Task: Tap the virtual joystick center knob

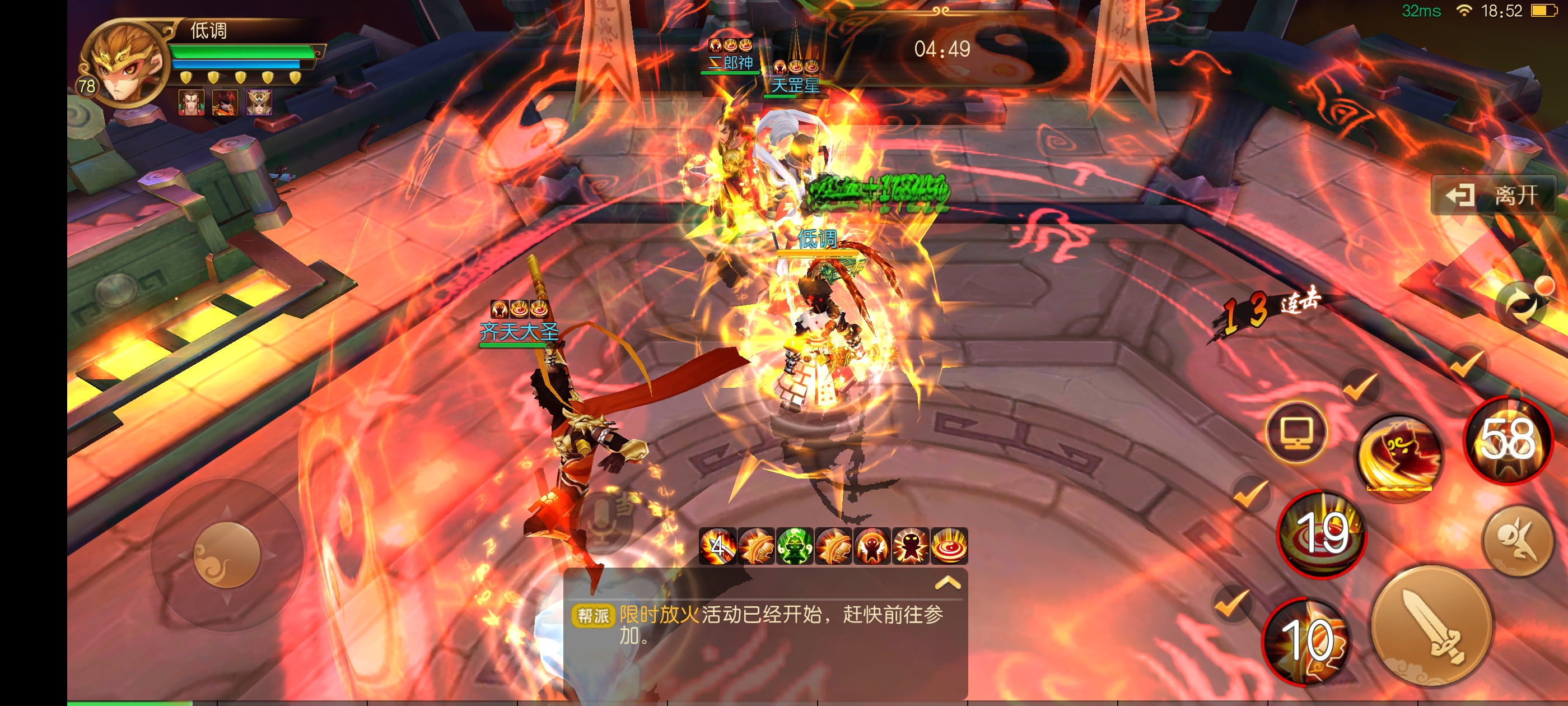Action: pos(226,555)
